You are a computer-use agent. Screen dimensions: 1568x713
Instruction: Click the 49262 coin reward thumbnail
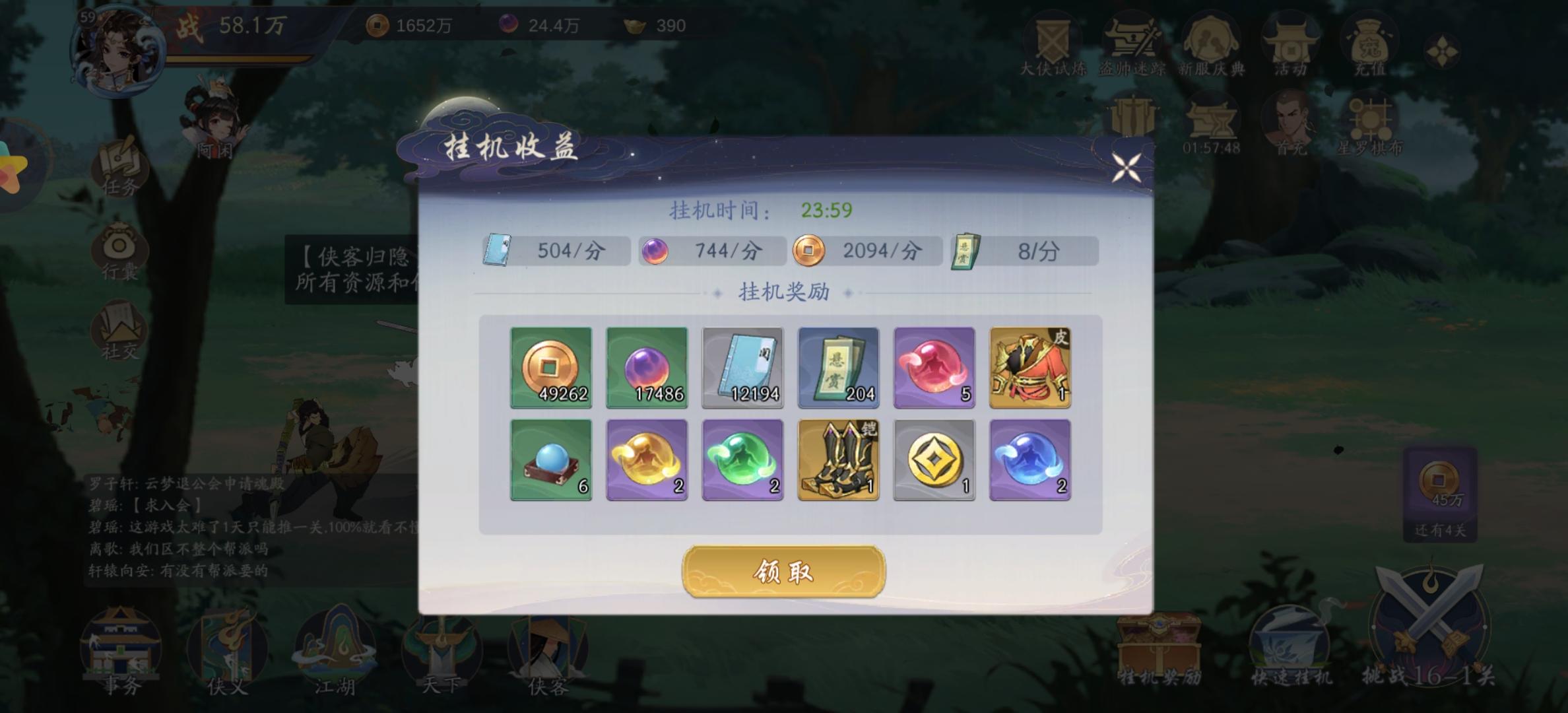pyautogui.click(x=550, y=368)
